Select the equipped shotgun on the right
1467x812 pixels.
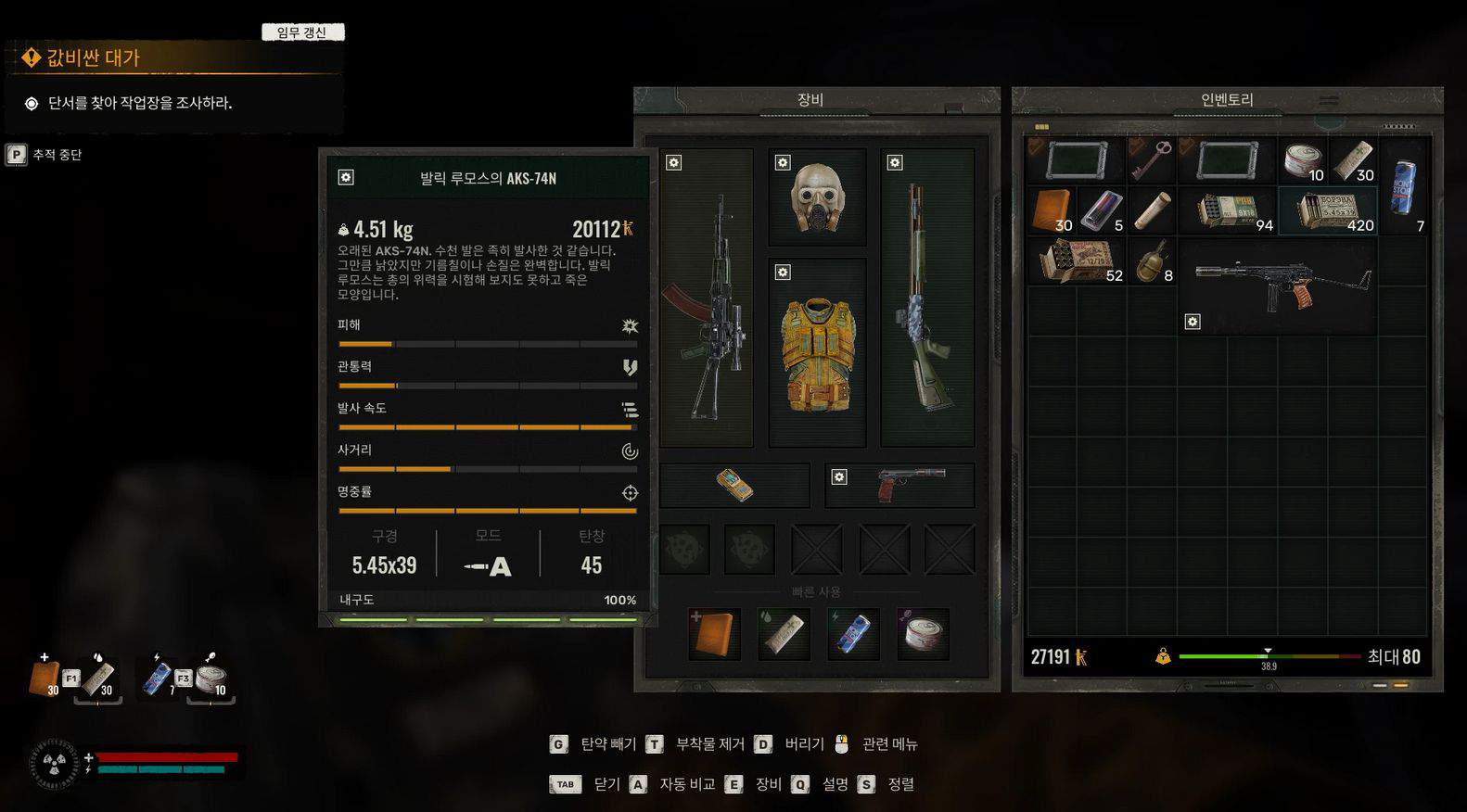pyautogui.click(x=926, y=298)
